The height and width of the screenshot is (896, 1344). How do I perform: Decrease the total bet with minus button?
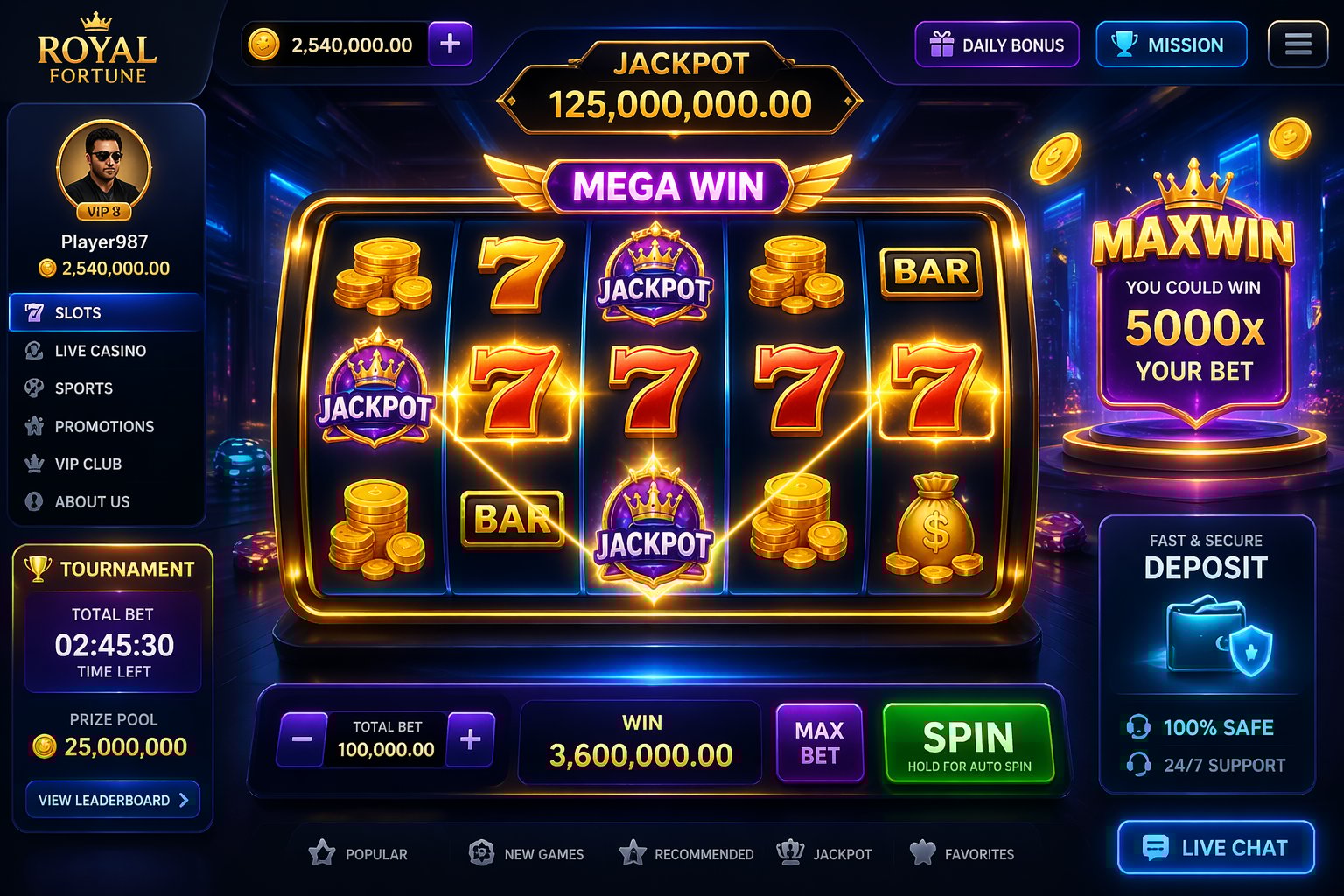[x=301, y=739]
